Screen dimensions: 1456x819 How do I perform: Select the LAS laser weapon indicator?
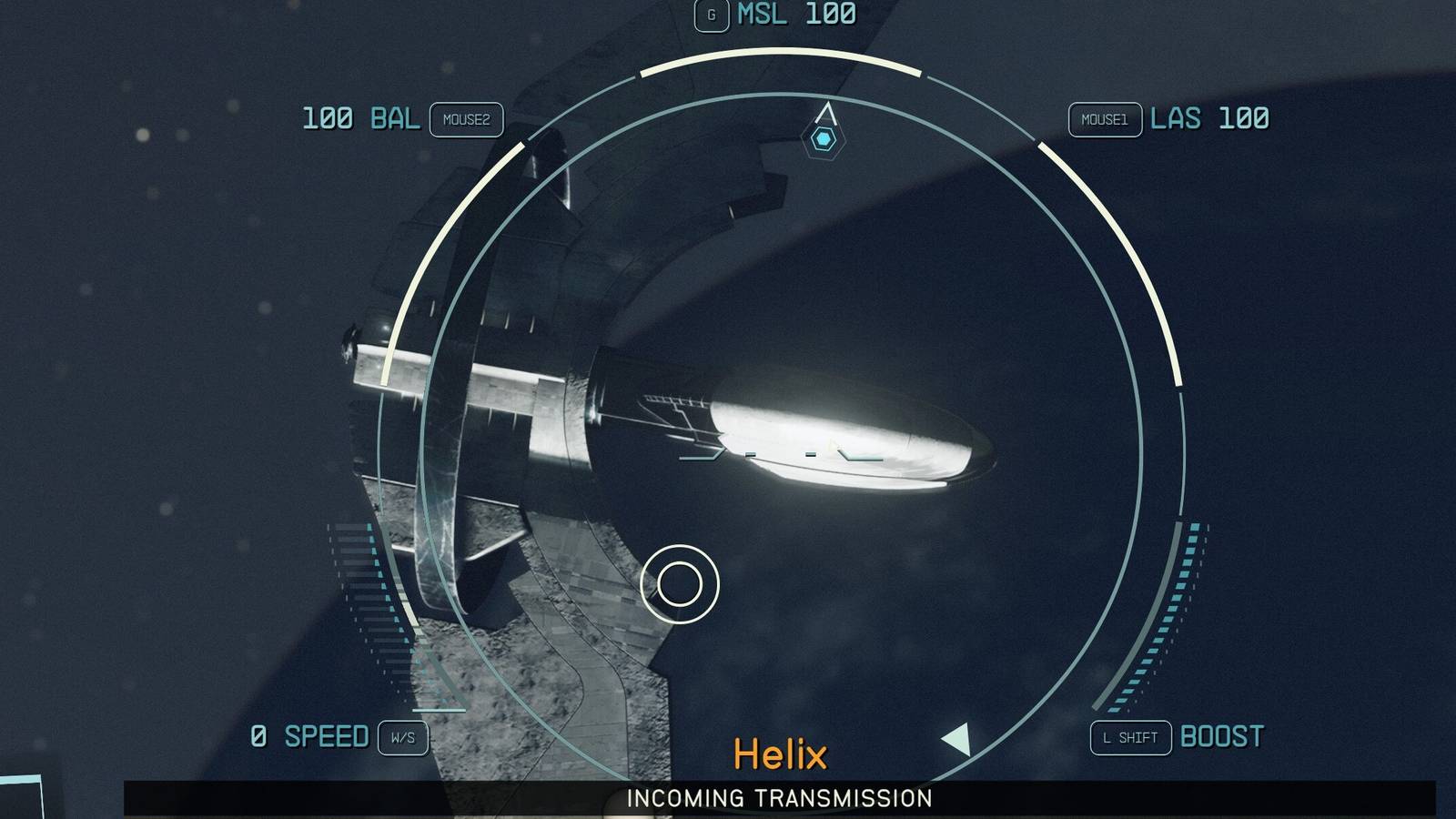(1208, 119)
